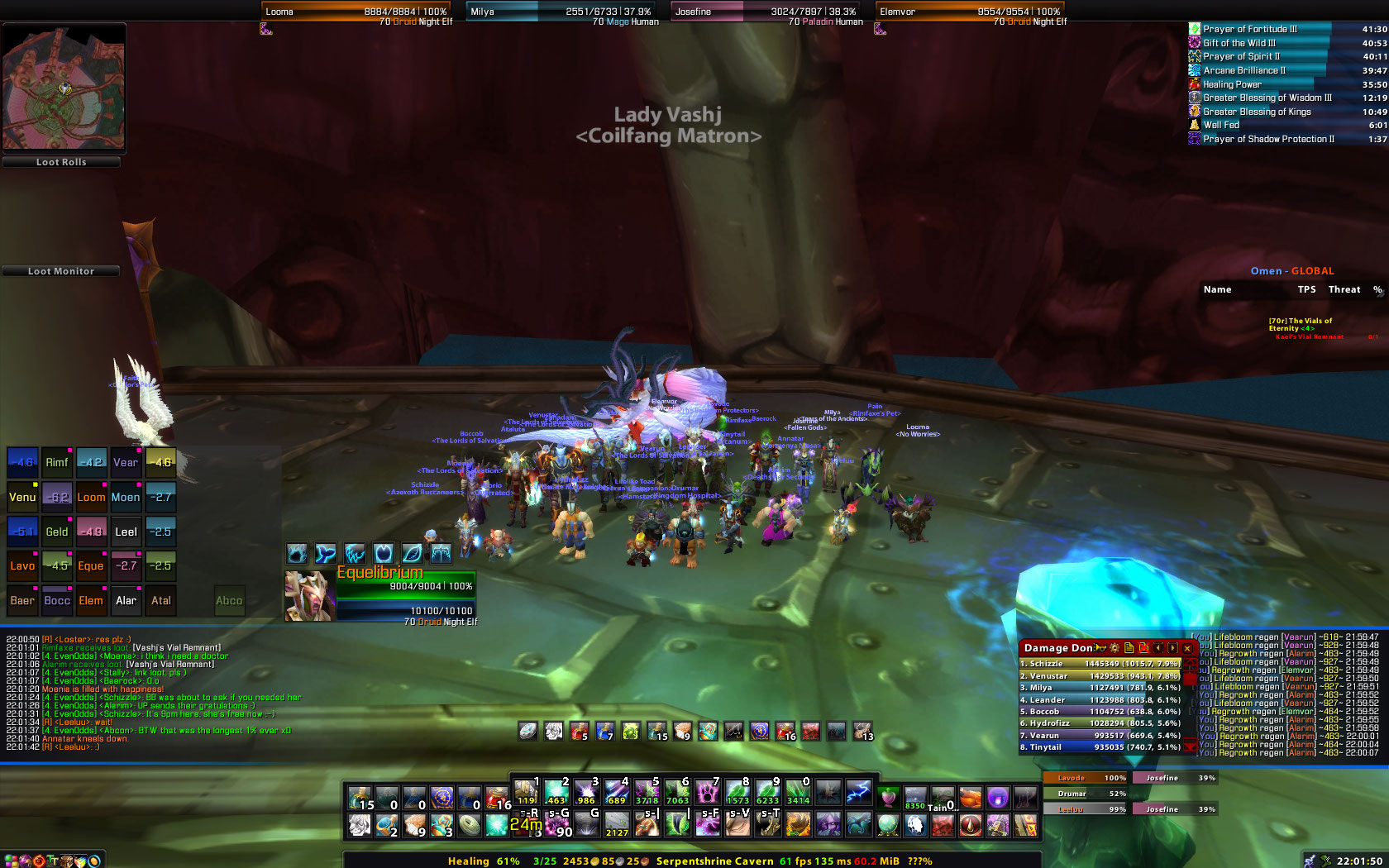The height and width of the screenshot is (868, 1389).
Task: Open the damage meter gear settings
Action: click(1115, 648)
